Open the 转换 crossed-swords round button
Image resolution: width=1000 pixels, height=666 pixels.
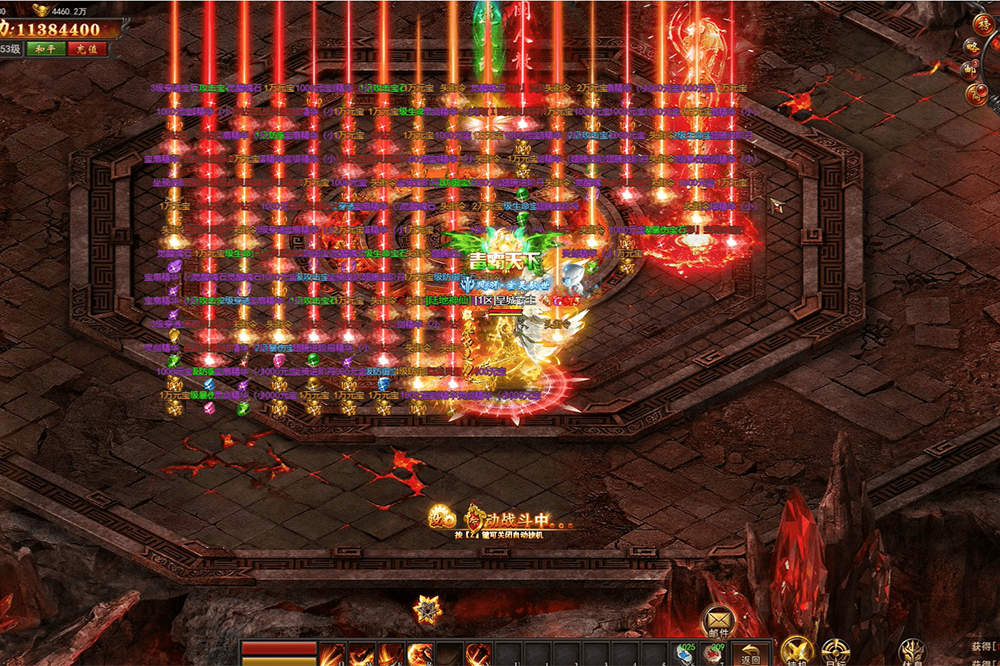pos(797,652)
